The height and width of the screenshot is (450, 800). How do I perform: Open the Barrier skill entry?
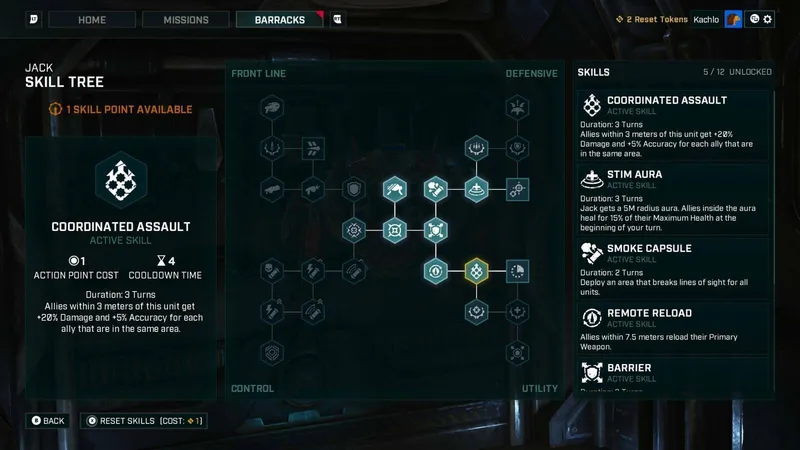675,374
